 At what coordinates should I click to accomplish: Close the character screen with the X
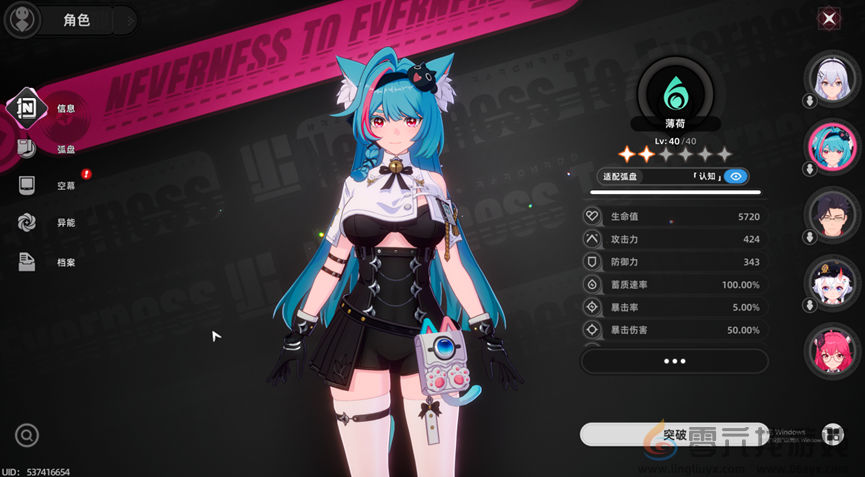829,18
